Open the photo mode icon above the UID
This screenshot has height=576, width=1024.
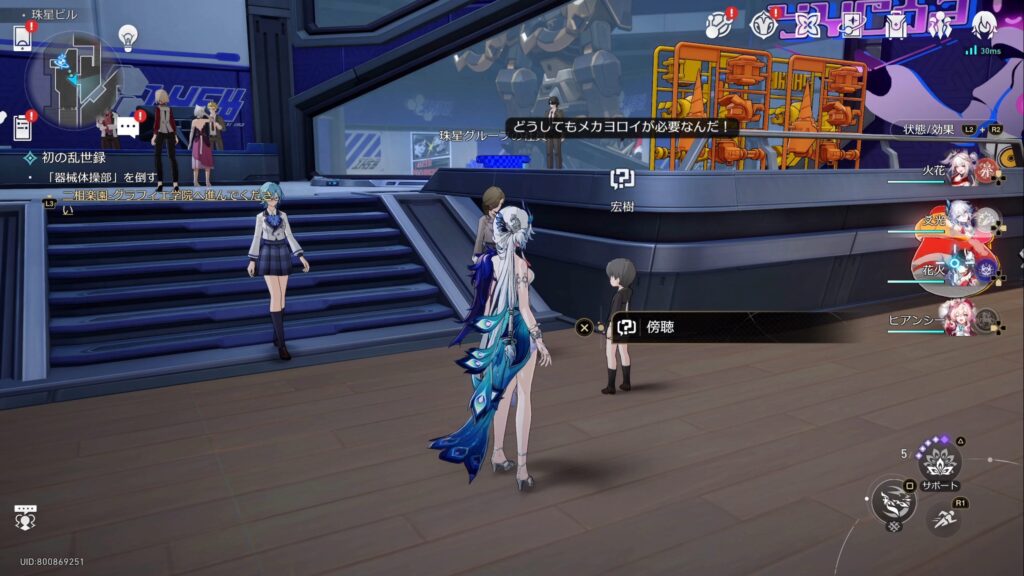click(x=26, y=517)
